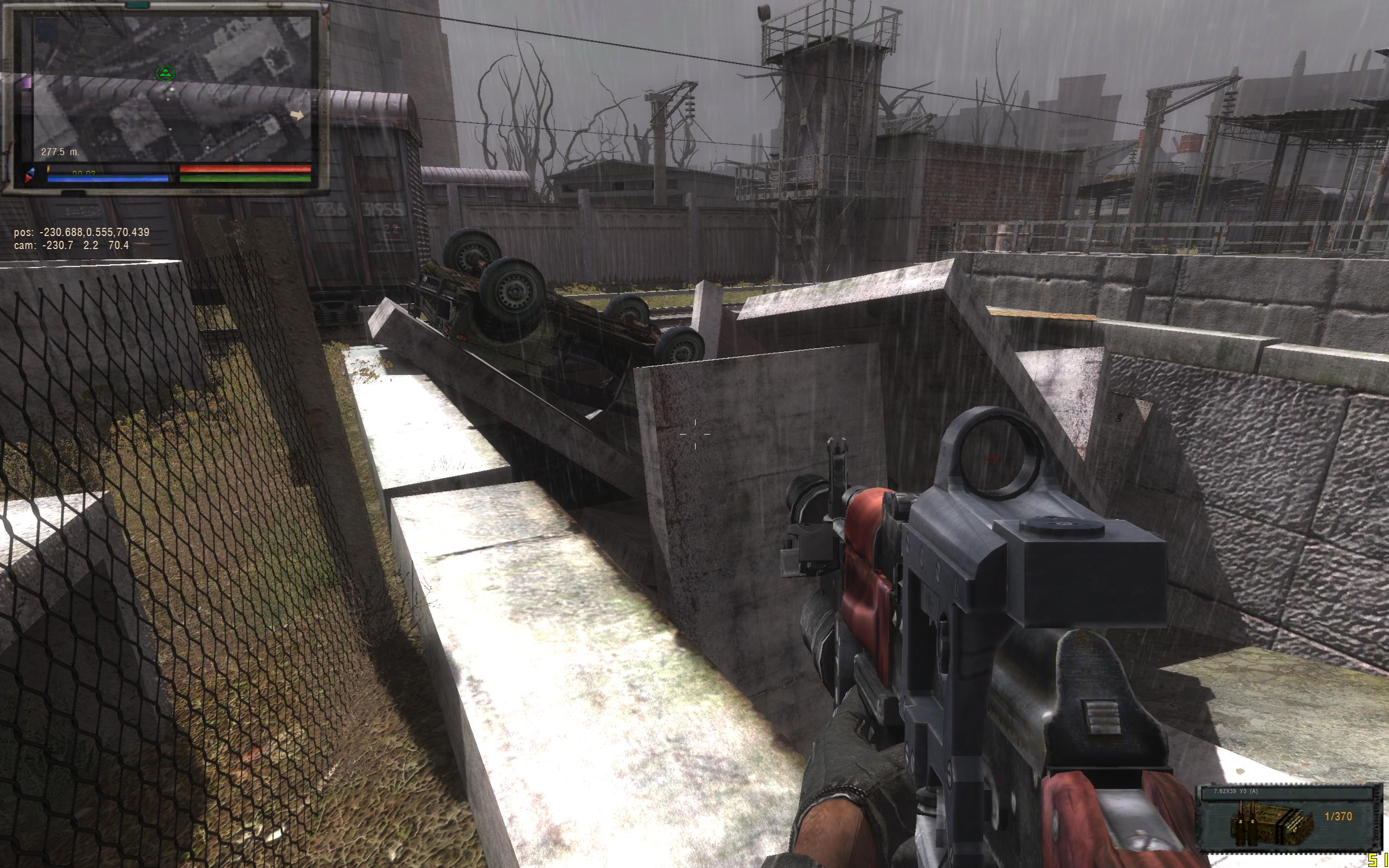Image resolution: width=1389 pixels, height=868 pixels.
Task: Click the red-blue compass needle icon
Action: pos(30,175)
